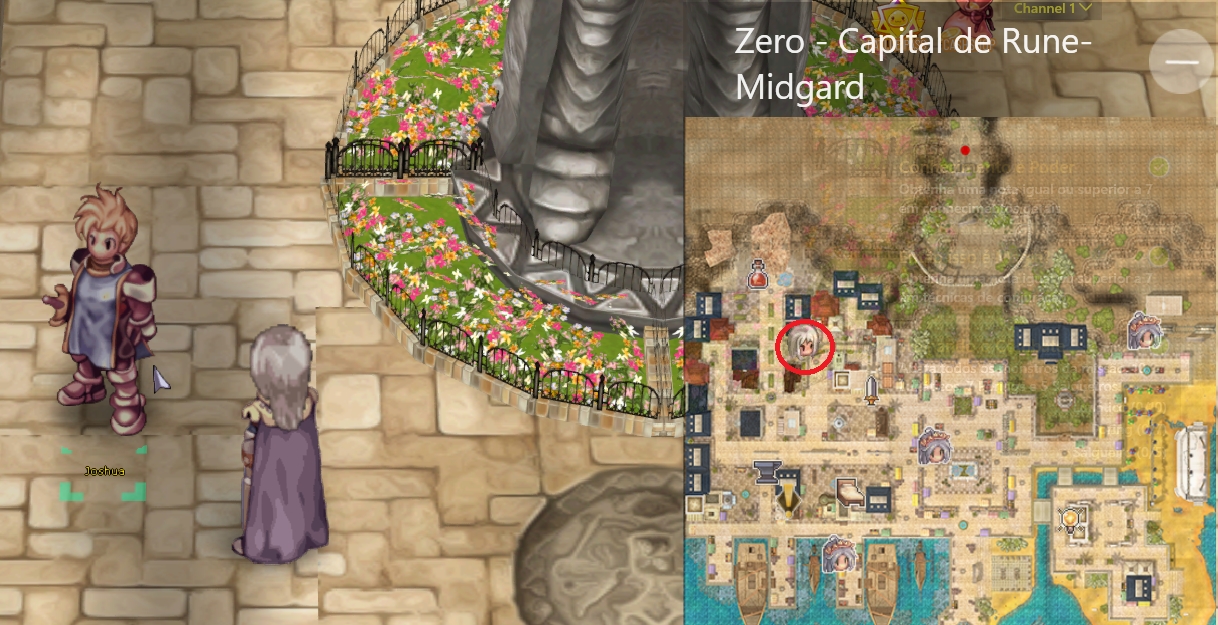Open the Channel 1 dropdown

click(1055, 9)
